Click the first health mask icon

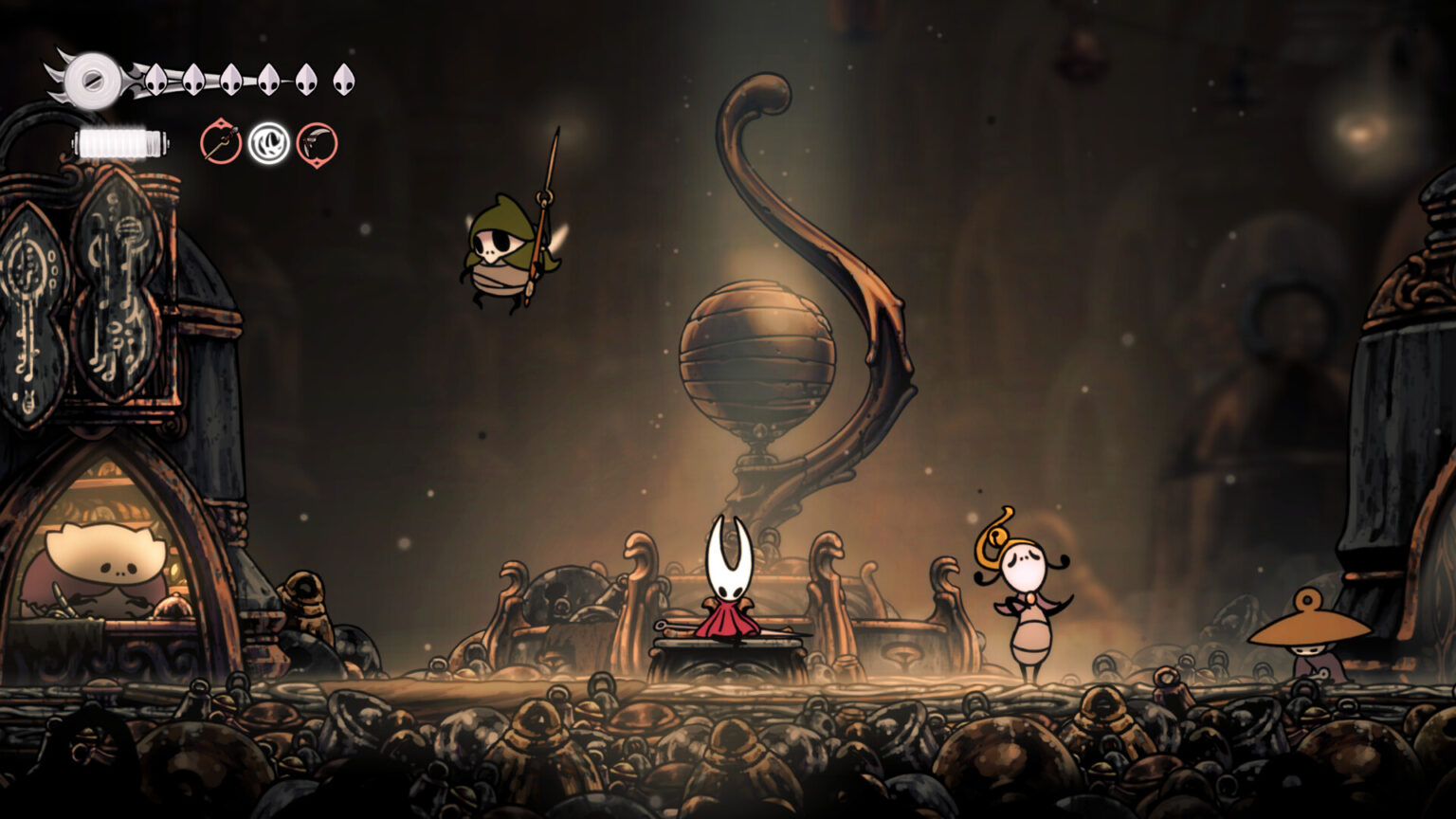[156, 78]
